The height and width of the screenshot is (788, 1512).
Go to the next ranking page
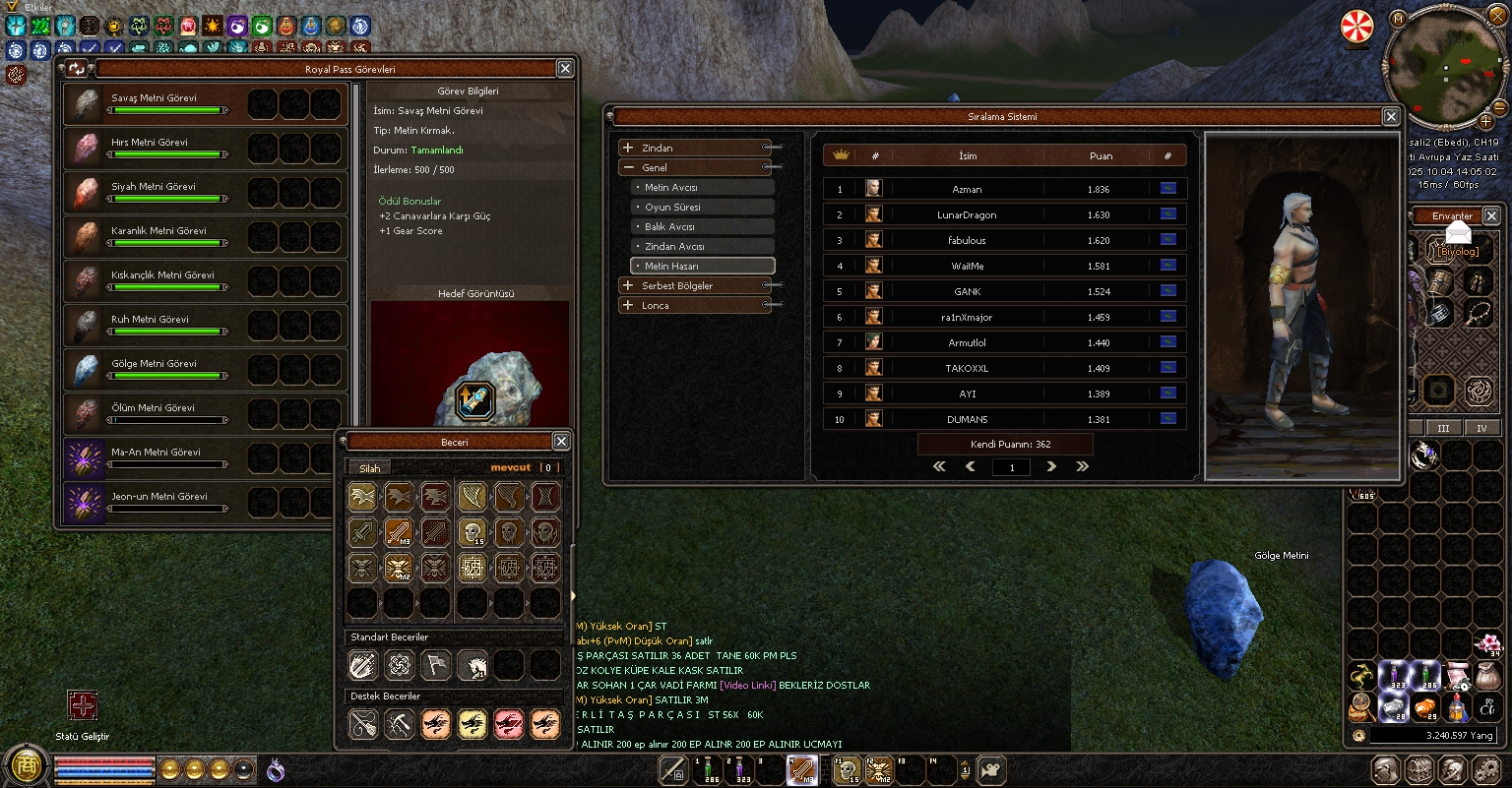pos(1051,466)
